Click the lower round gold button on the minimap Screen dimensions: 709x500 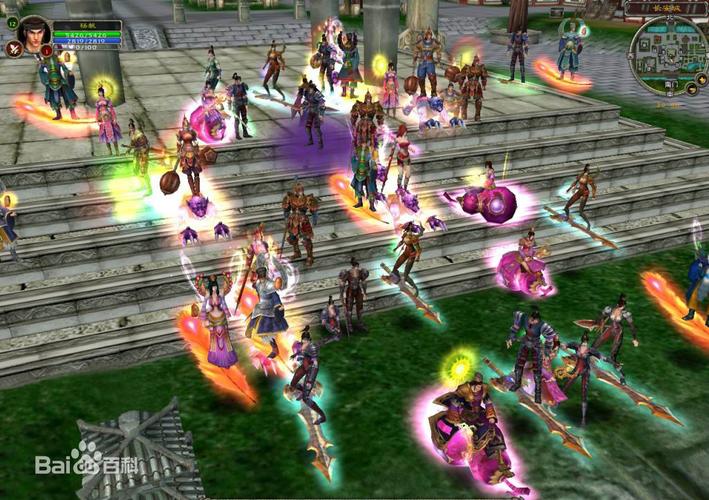pyautogui.click(x=692, y=90)
